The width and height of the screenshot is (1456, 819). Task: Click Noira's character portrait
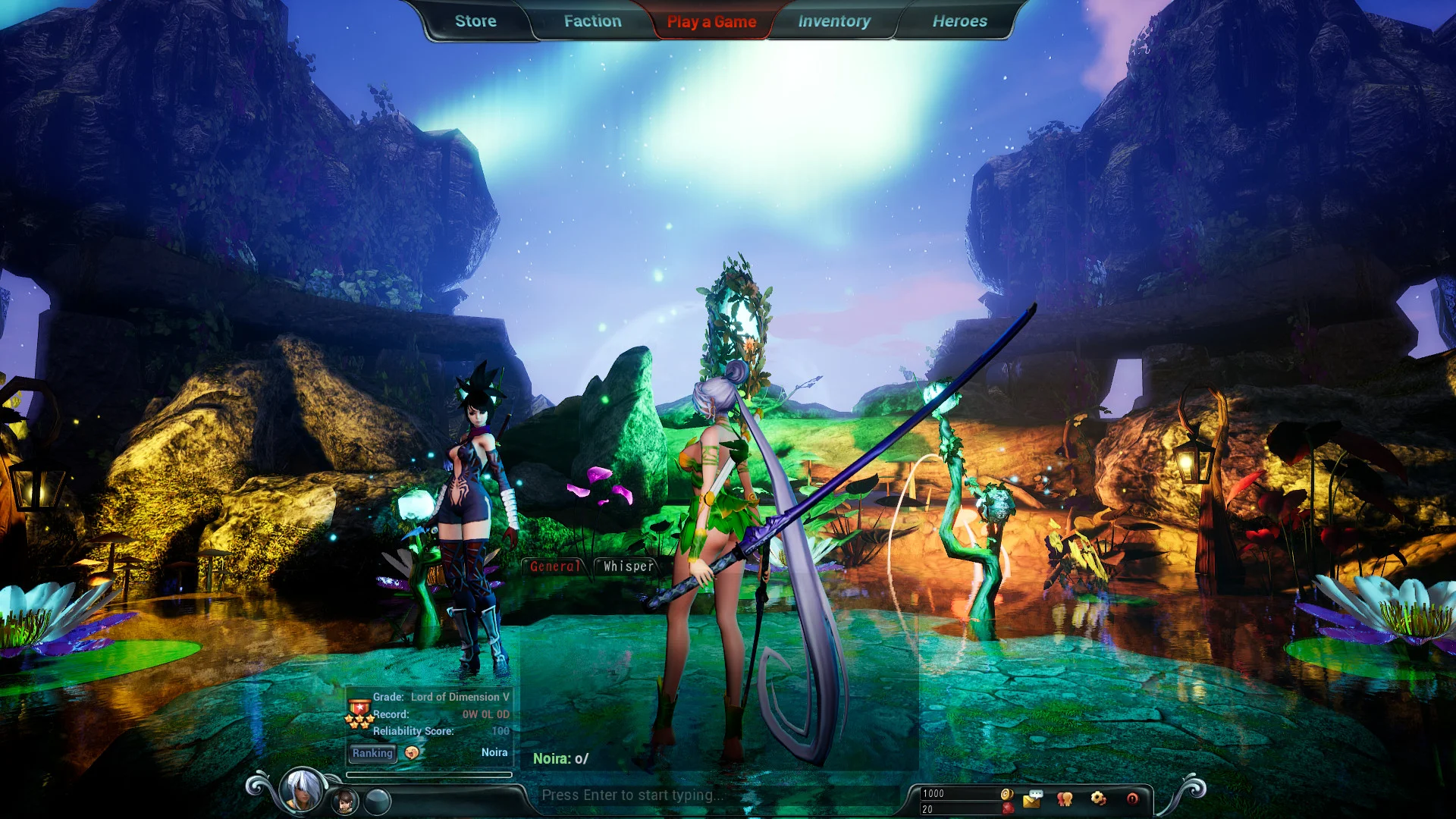tap(300, 790)
